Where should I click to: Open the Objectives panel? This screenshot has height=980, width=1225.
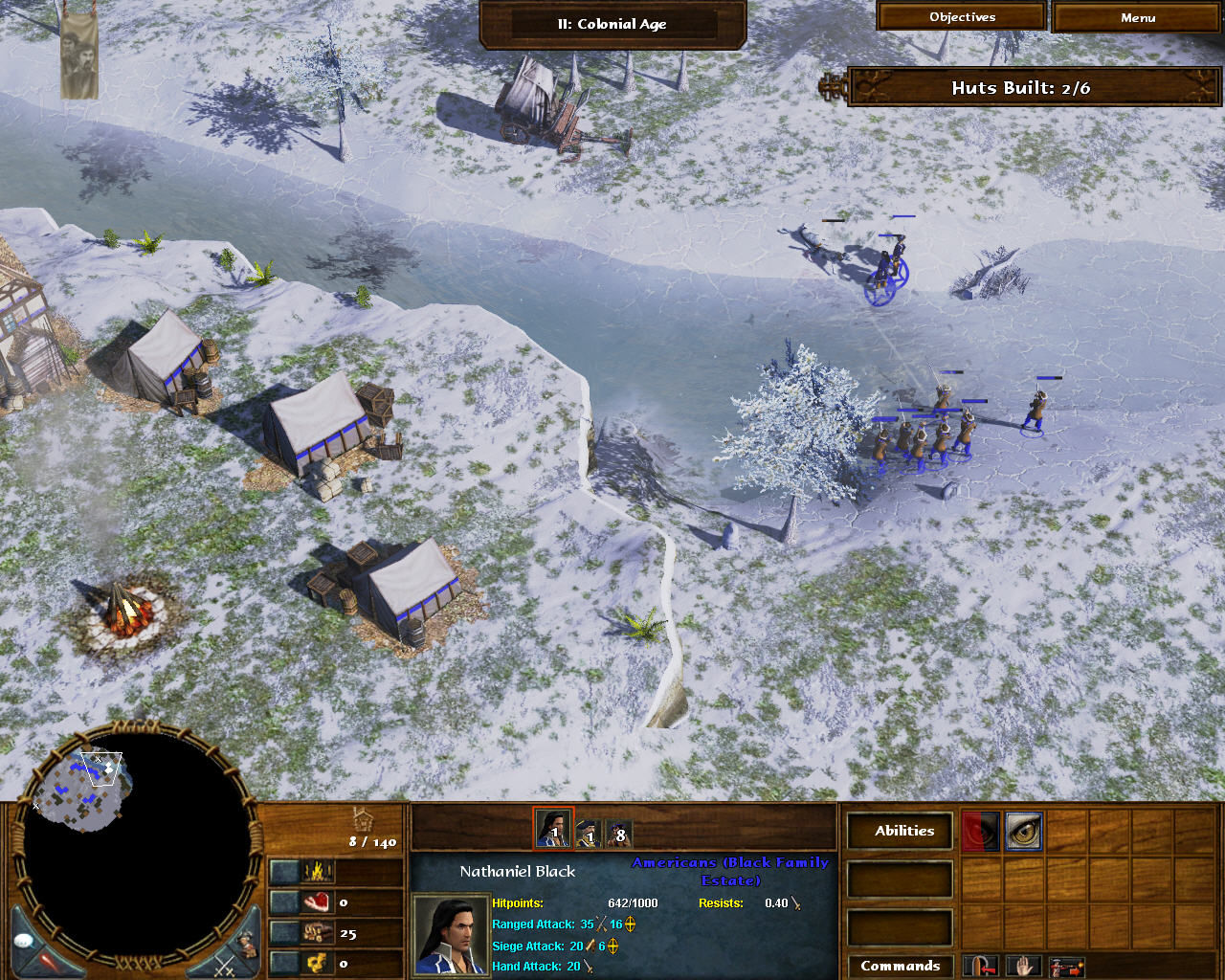[960, 16]
